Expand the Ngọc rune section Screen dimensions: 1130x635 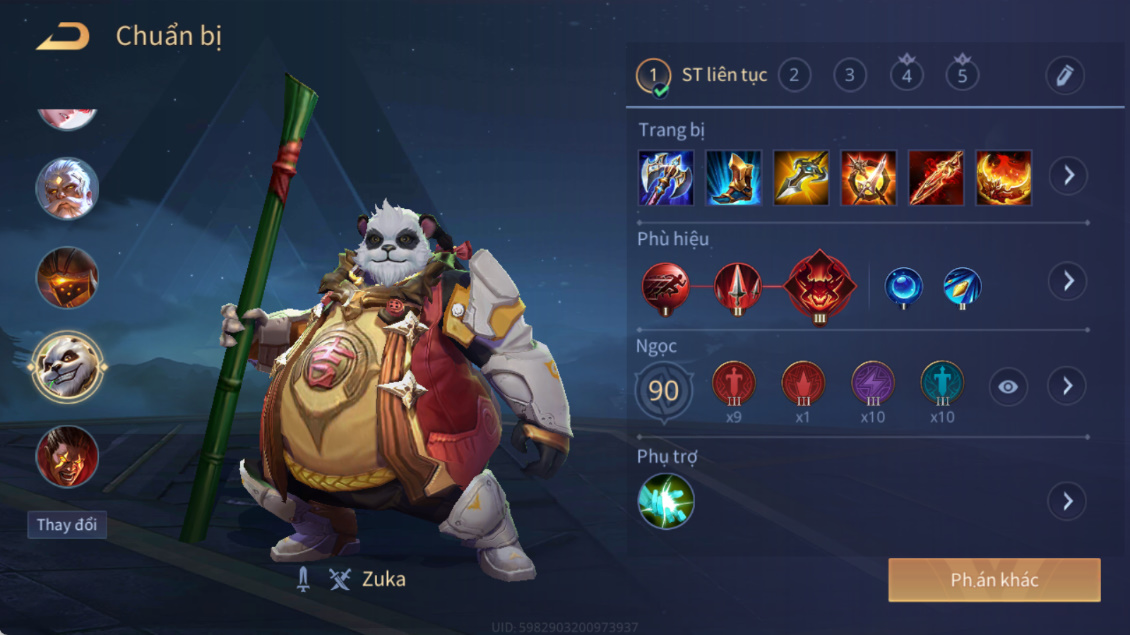click(x=1068, y=386)
